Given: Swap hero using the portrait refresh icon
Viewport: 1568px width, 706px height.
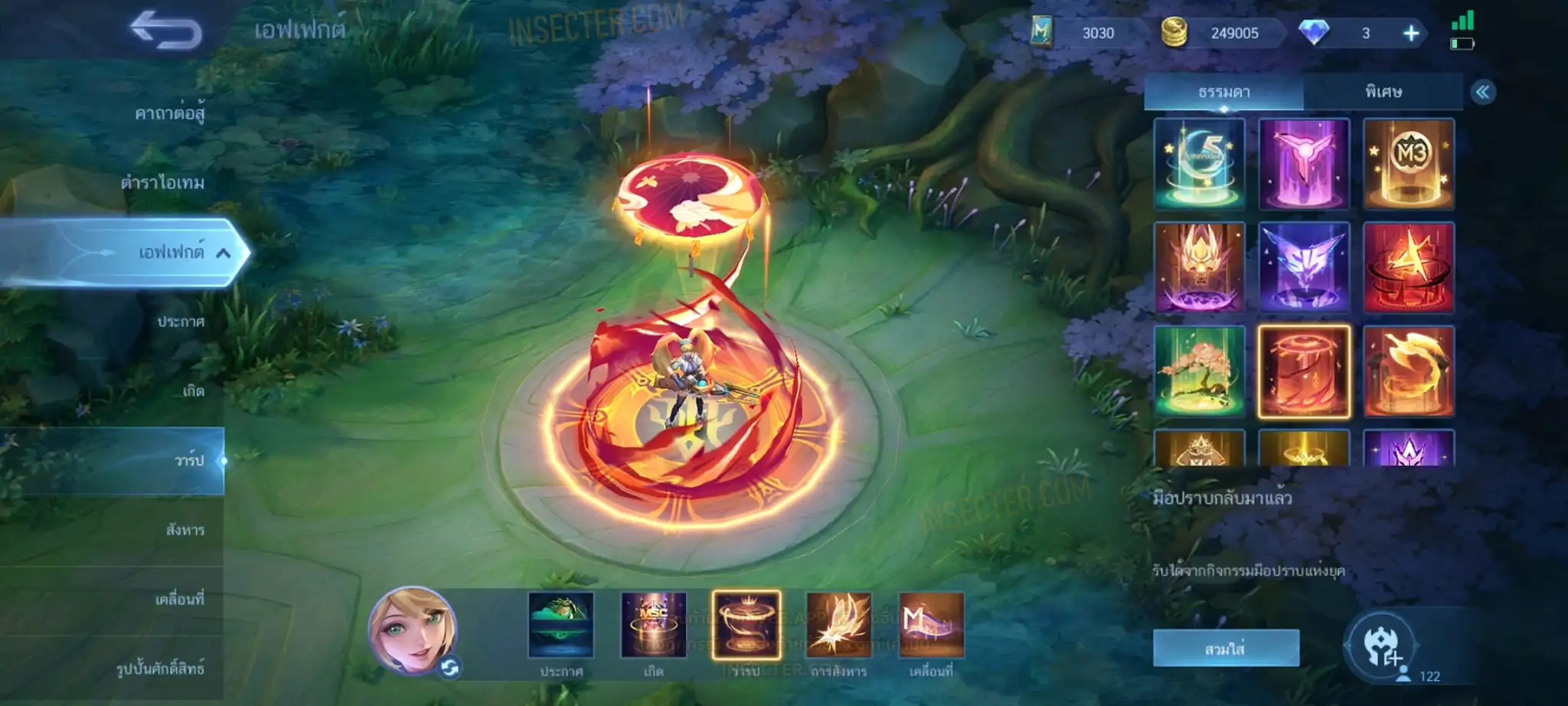Looking at the screenshot, I should (449, 668).
